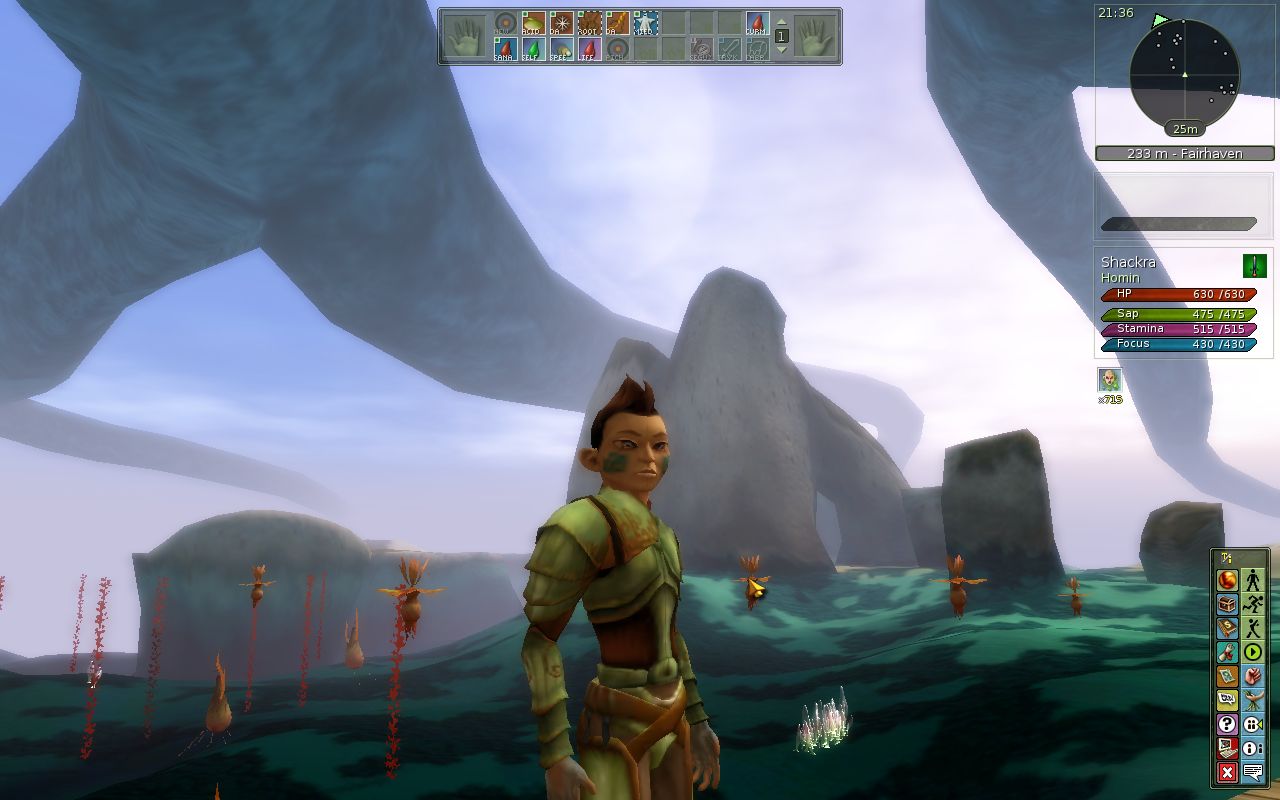The image size is (1280, 800).
Task: Select the CURM red drop action
Action: pos(757,23)
